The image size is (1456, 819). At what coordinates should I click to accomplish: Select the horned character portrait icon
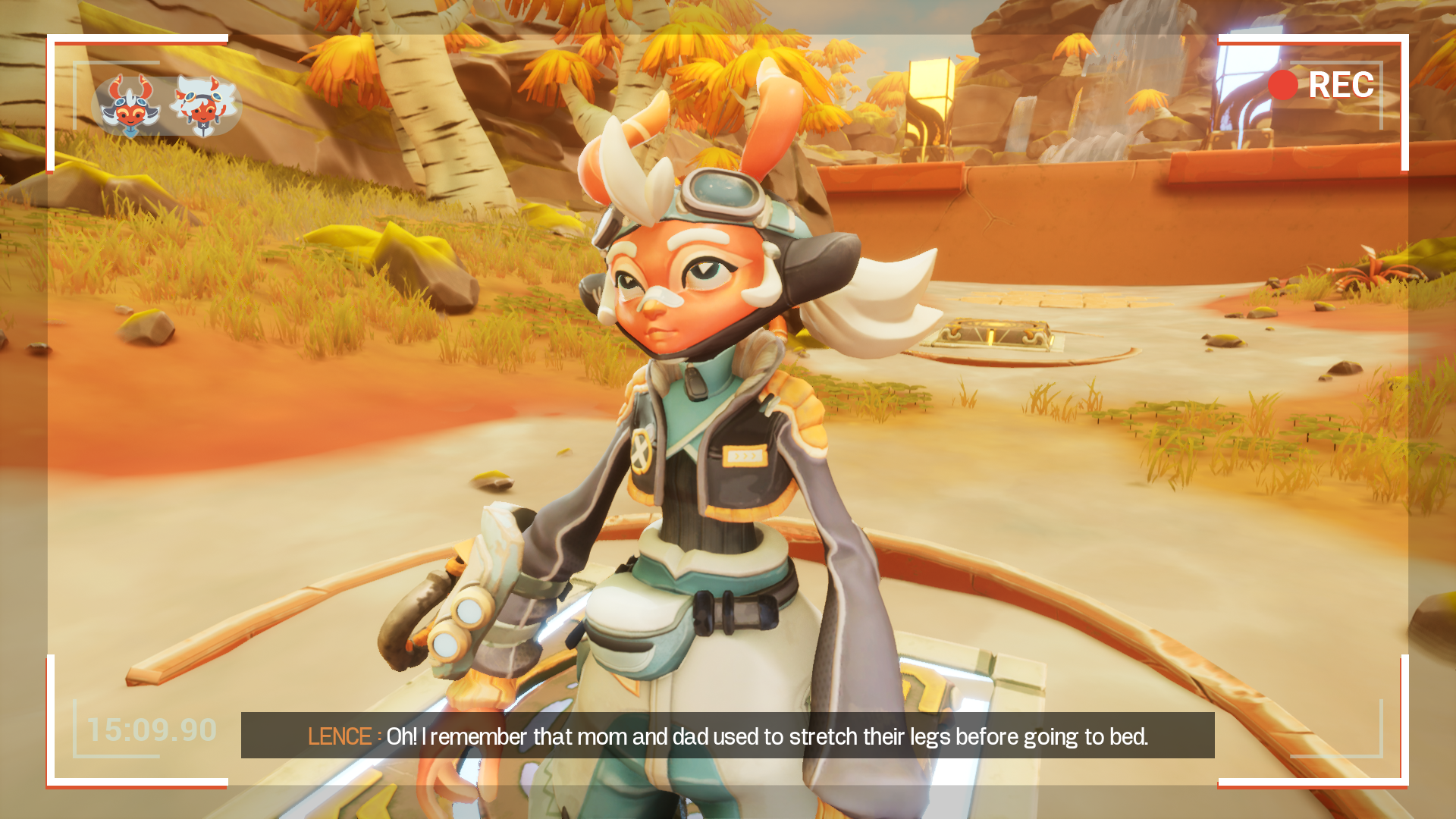pyautogui.click(x=130, y=106)
